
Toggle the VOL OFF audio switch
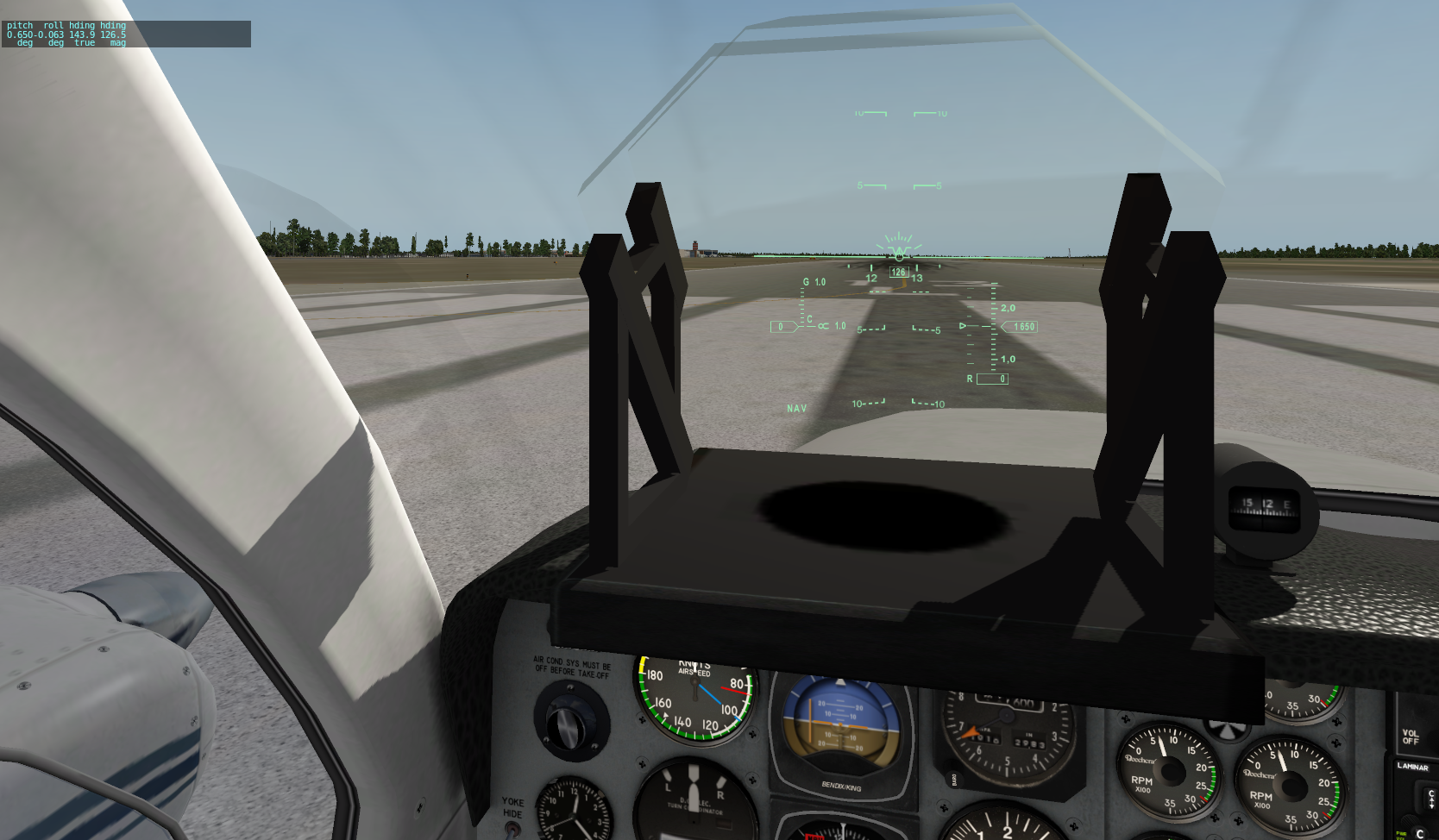[x=1411, y=737]
